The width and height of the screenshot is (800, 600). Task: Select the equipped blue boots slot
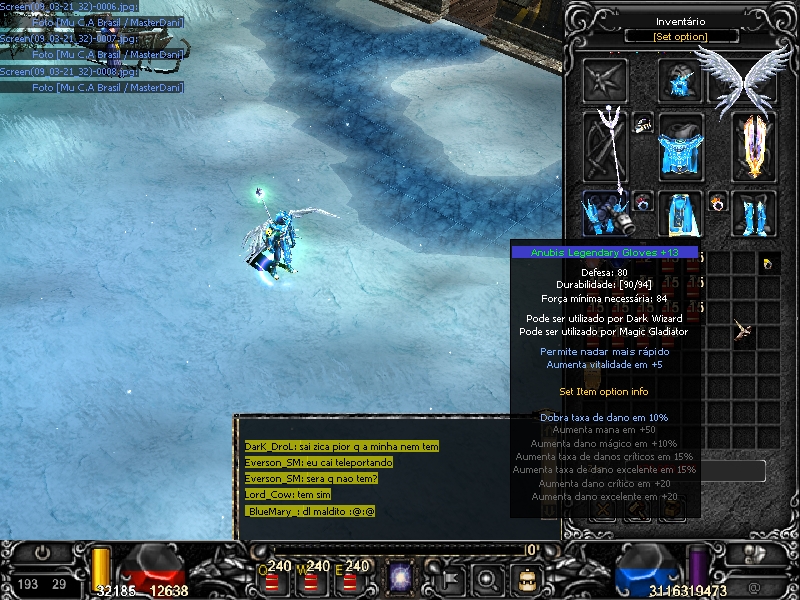click(754, 213)
